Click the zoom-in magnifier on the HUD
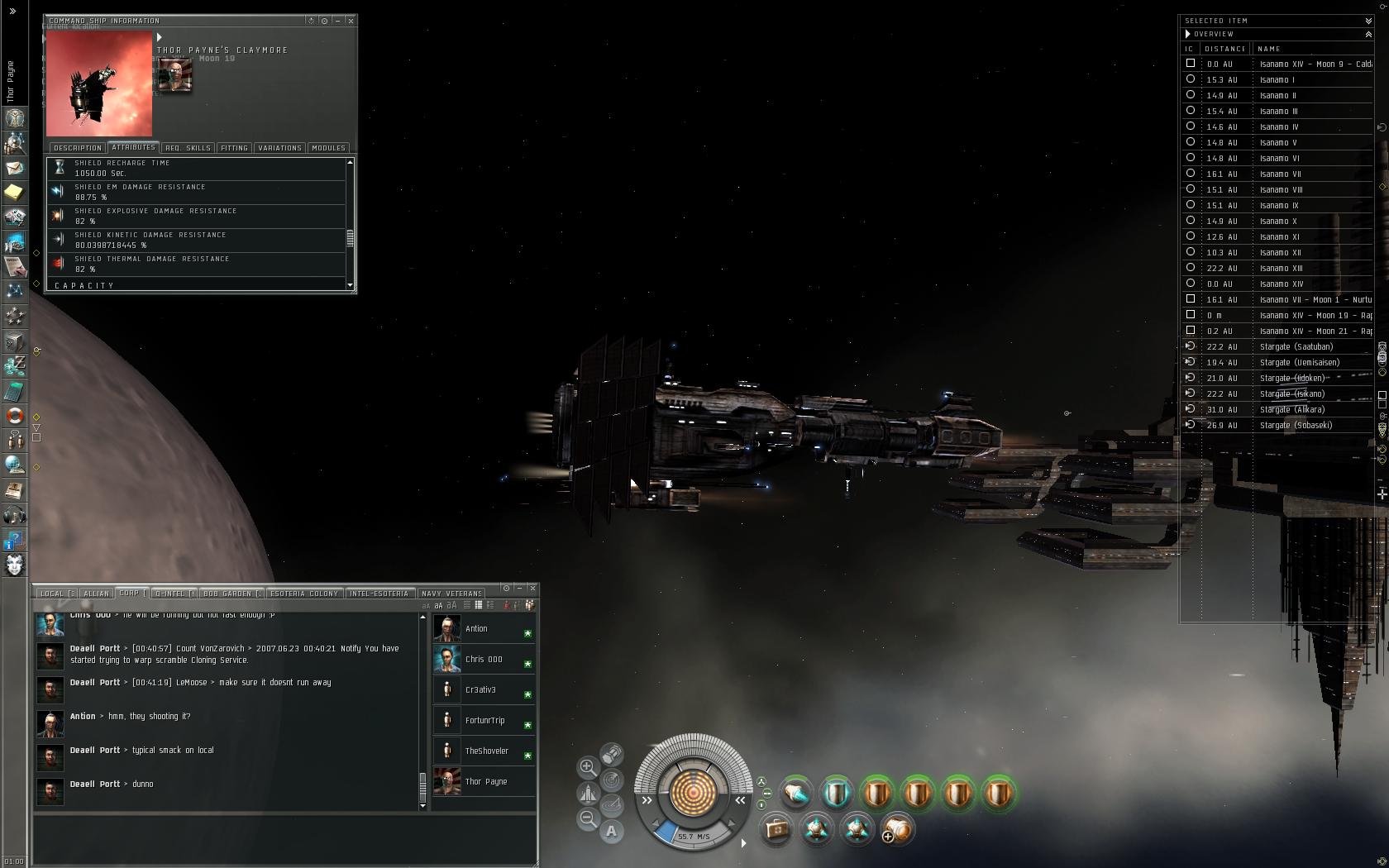Viewport: 1389px width, 868px height. pyautogui.click(x=588, y=767)
